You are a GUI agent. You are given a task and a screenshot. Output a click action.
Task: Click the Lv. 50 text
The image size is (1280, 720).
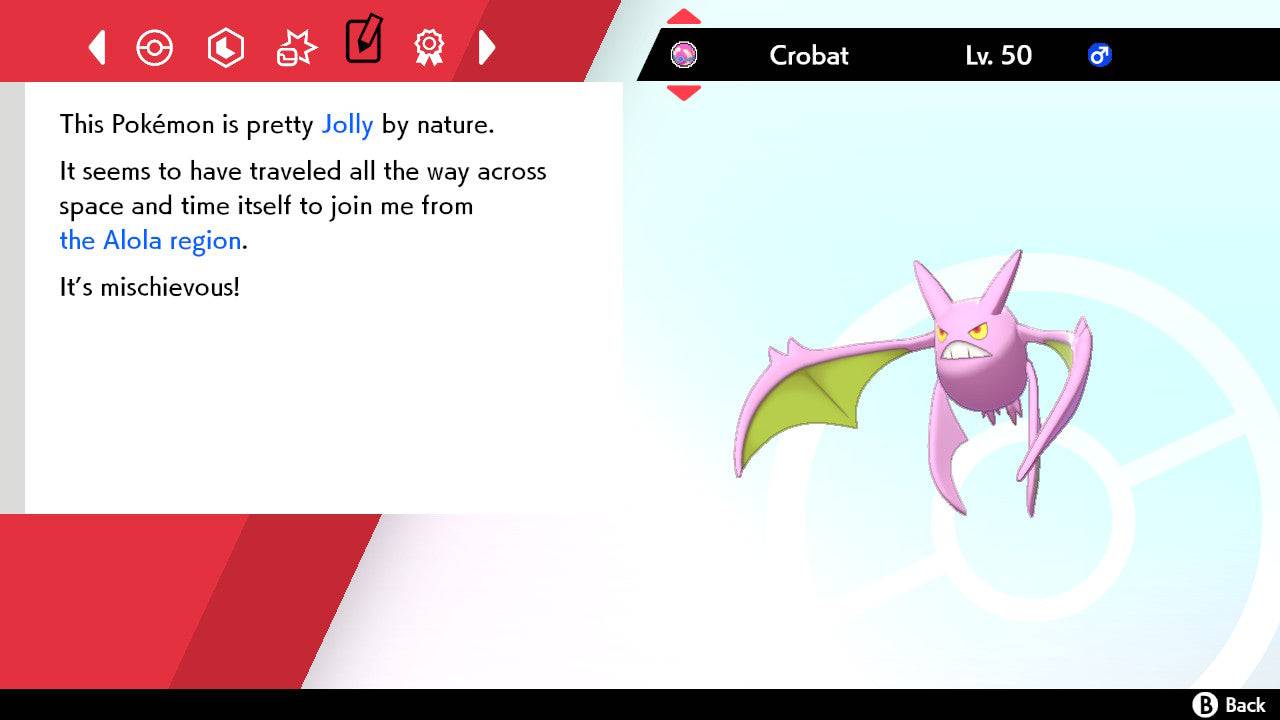click(x=997, y=56)
